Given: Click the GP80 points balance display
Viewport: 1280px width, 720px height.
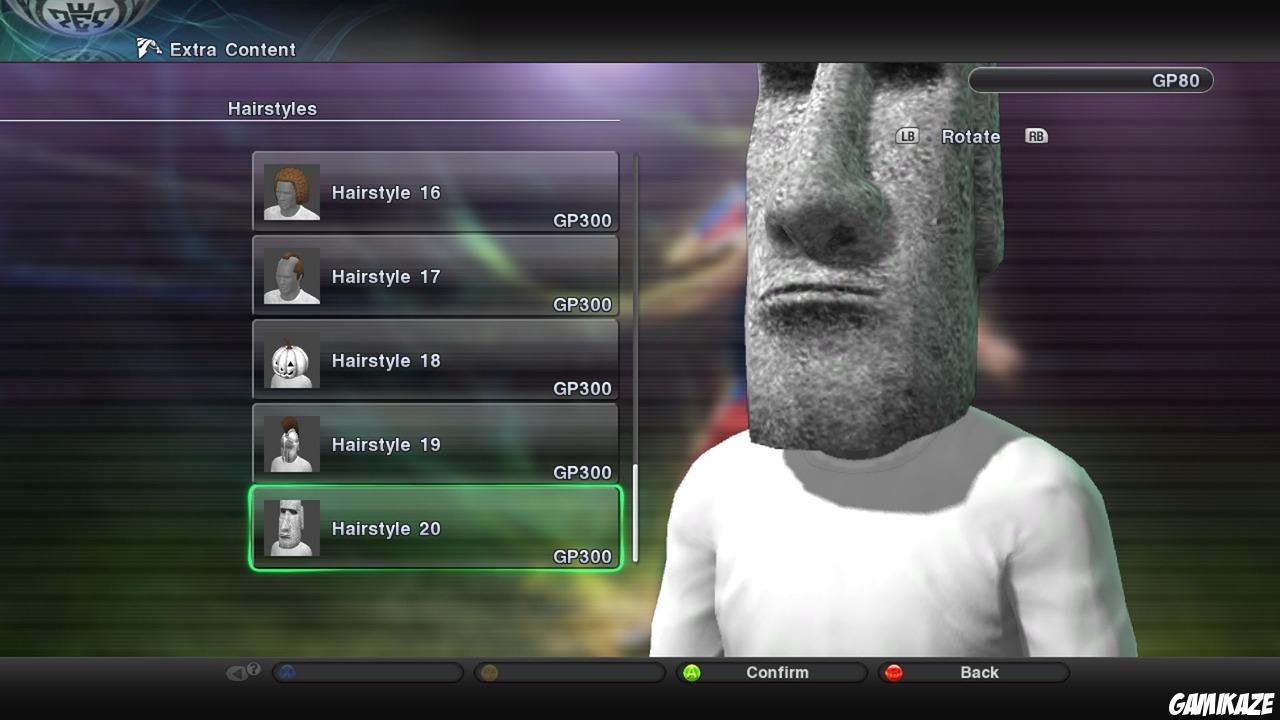Looking at the screenshot, I should point(1090,80).
